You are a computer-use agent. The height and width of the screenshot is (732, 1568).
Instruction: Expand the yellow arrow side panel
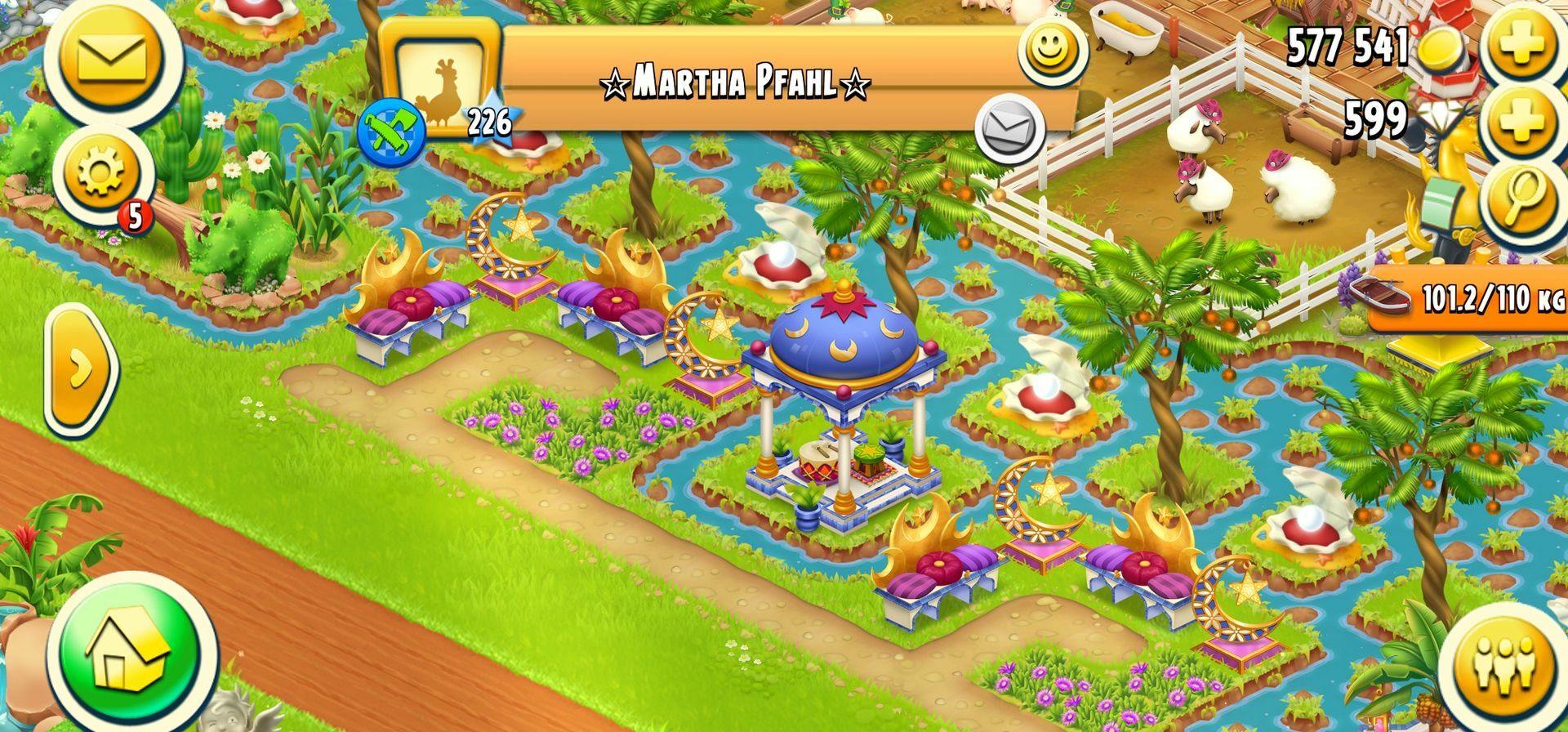(80, 369)
